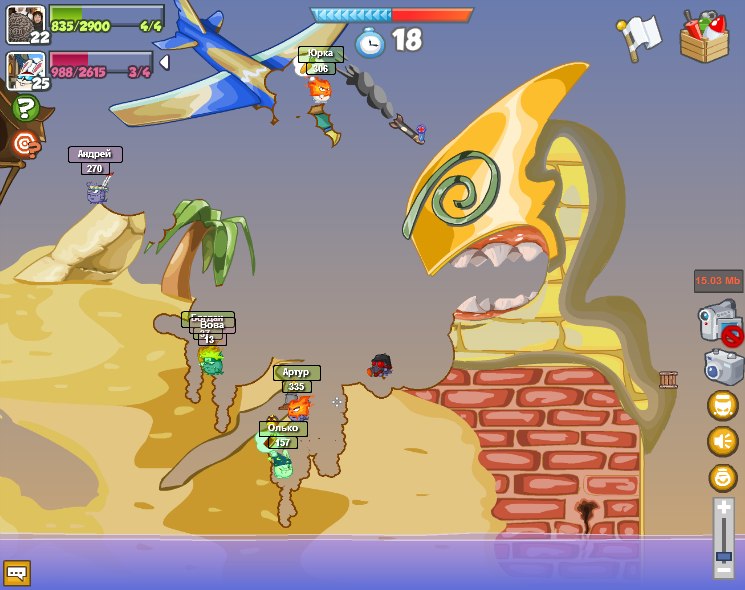
Task: Toggle the sound speaker button
Action: coord(722,440)
